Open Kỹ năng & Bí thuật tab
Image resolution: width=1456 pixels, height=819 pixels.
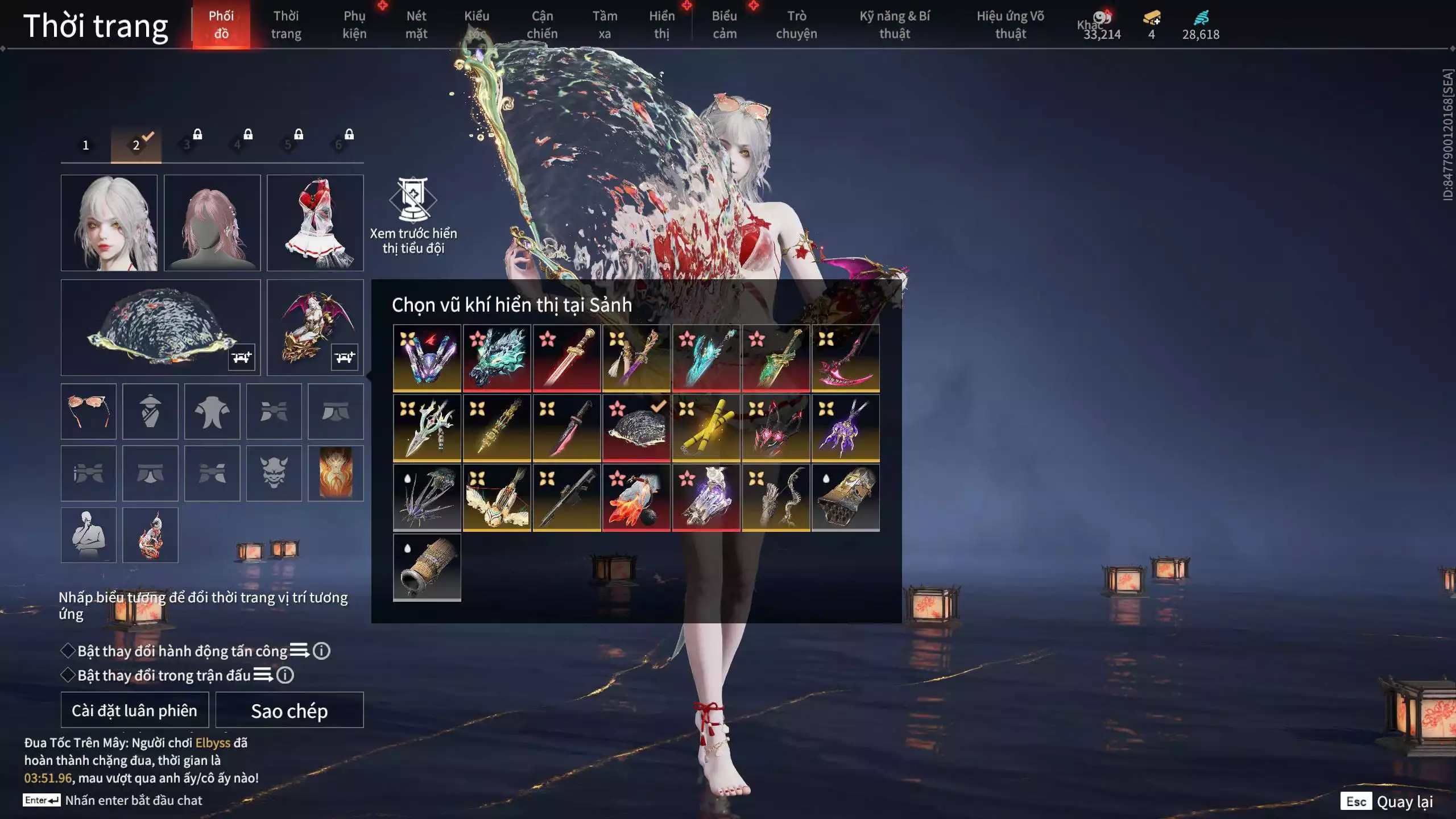point(894,25)
